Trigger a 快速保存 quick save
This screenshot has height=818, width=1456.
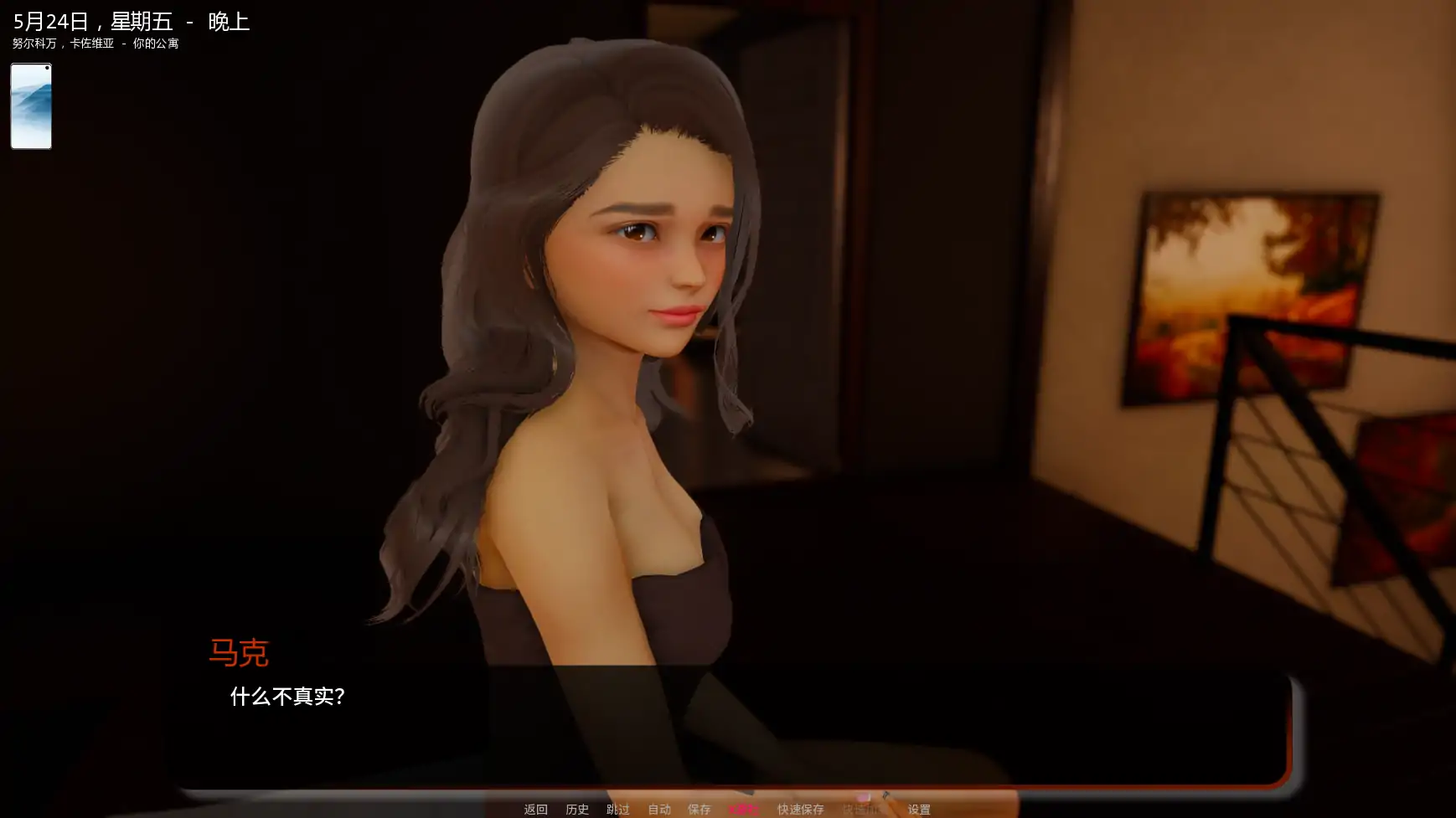(x=800, y=809)
